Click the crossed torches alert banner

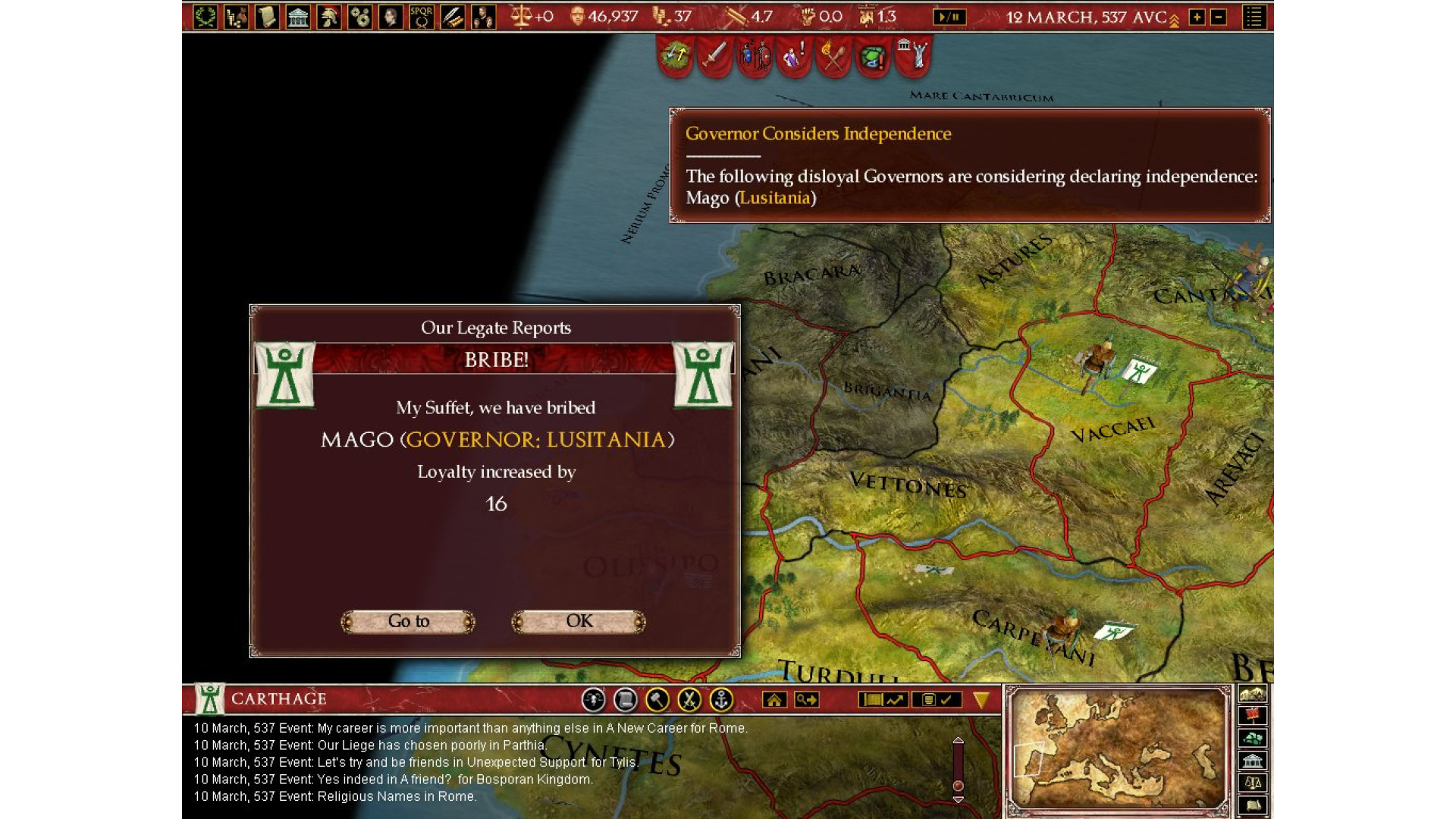point(833,56)
